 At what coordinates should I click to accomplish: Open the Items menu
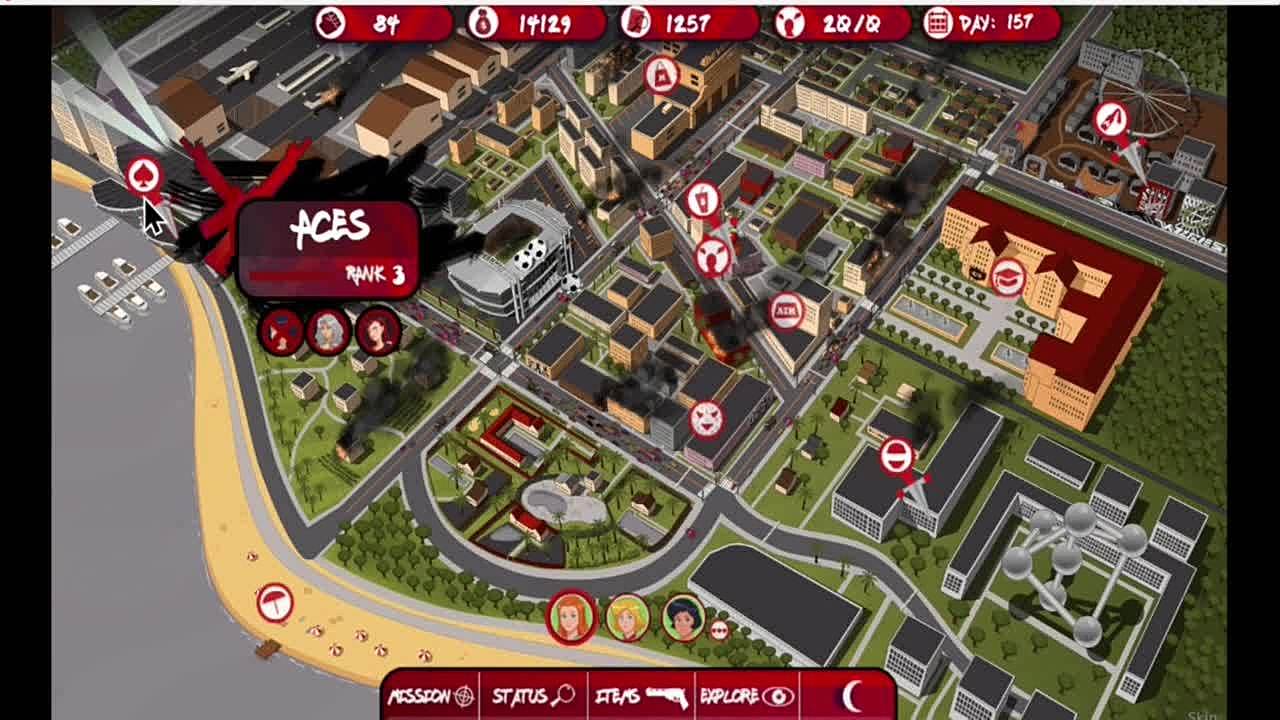[640, 696]
